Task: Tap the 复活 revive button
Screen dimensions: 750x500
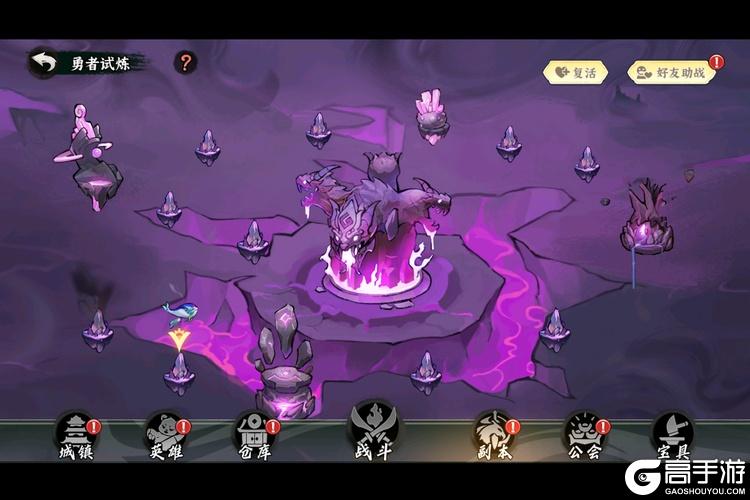Action: pyautogui.click(x=575, y=72)
